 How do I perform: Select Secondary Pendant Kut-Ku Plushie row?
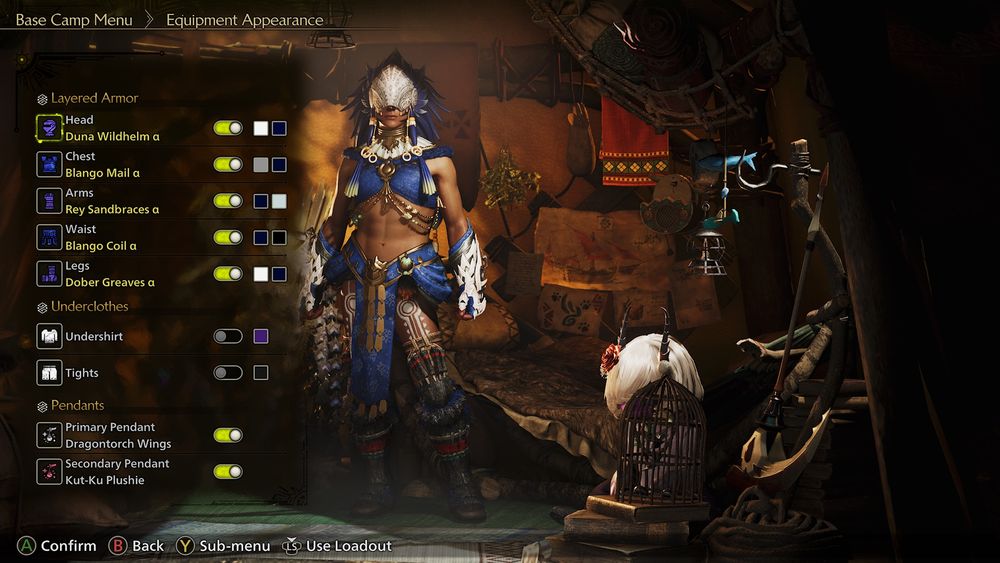click(117, 472)
